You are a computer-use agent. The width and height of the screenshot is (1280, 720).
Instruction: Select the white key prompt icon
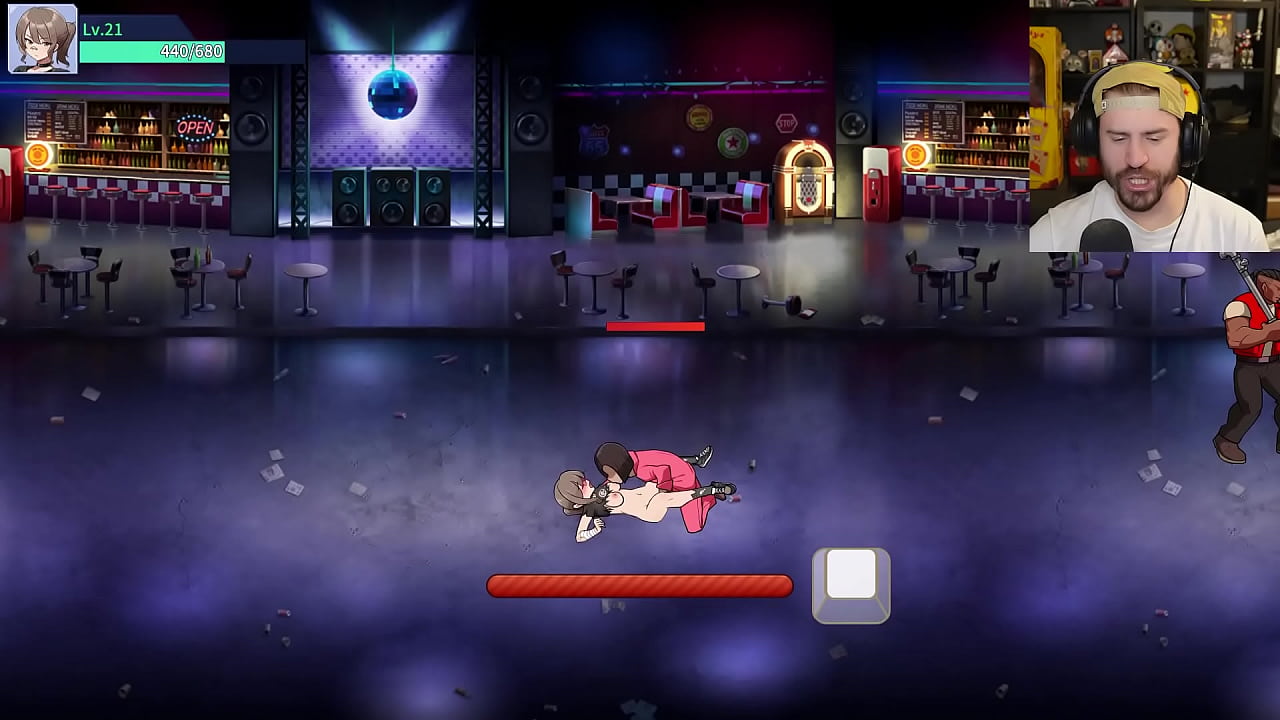(850, 583)
